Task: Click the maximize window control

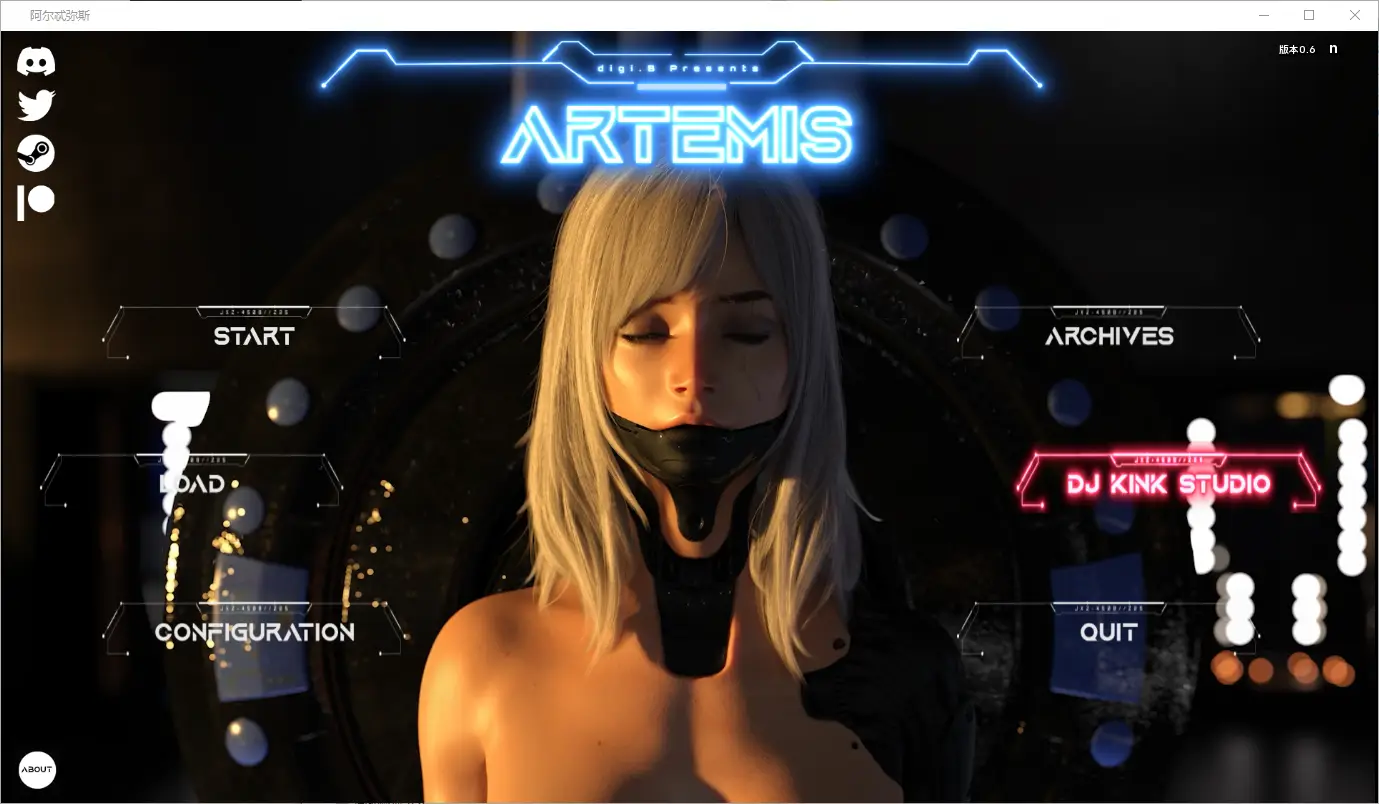Action: click(x=1308, y=14)
